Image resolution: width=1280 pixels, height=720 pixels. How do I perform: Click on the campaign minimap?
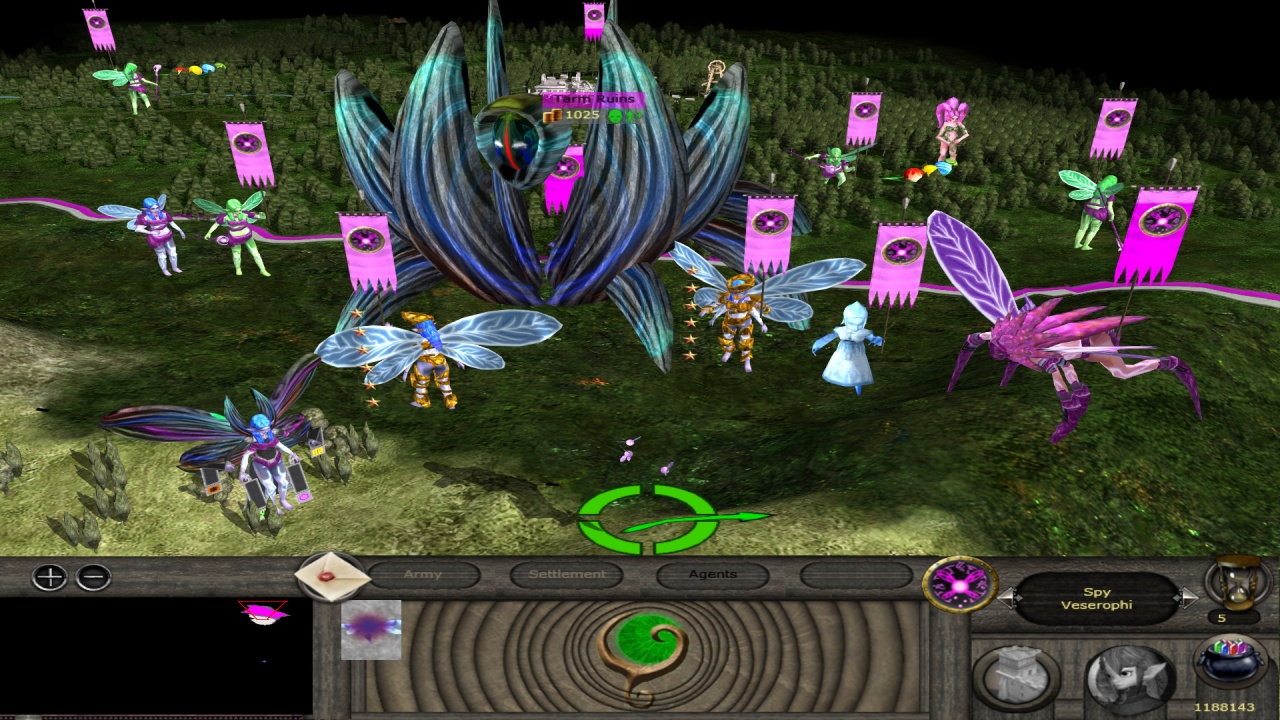point(156,655)
